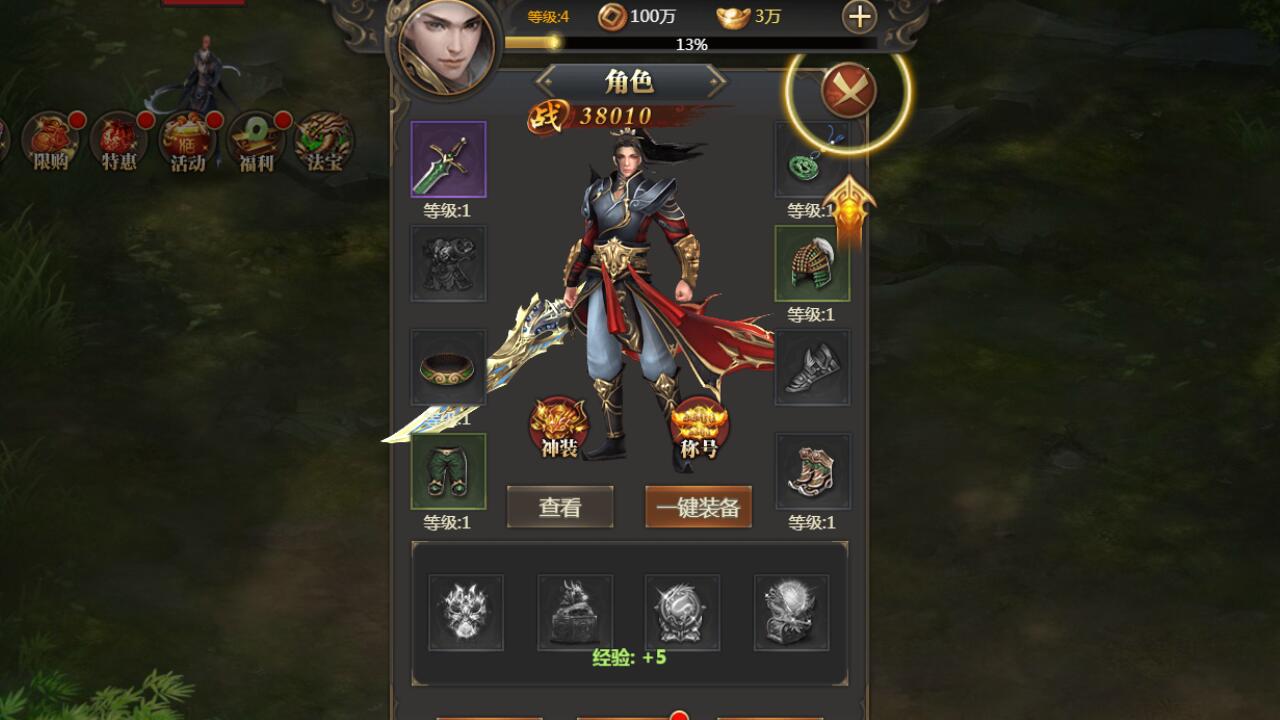Close the character panel
The image size is (1280, 720).
tap(848, 91)
